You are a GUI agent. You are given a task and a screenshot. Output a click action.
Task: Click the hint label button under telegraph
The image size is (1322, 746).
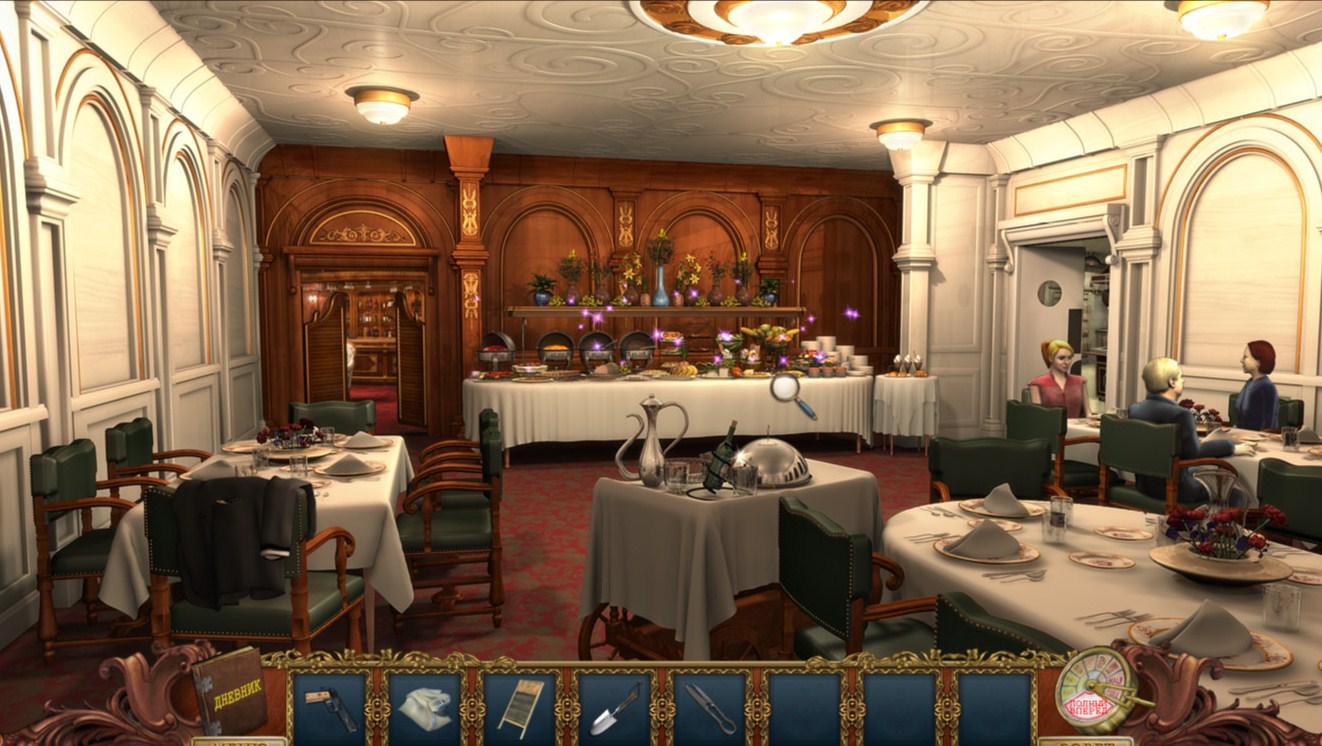(1085, 741)
